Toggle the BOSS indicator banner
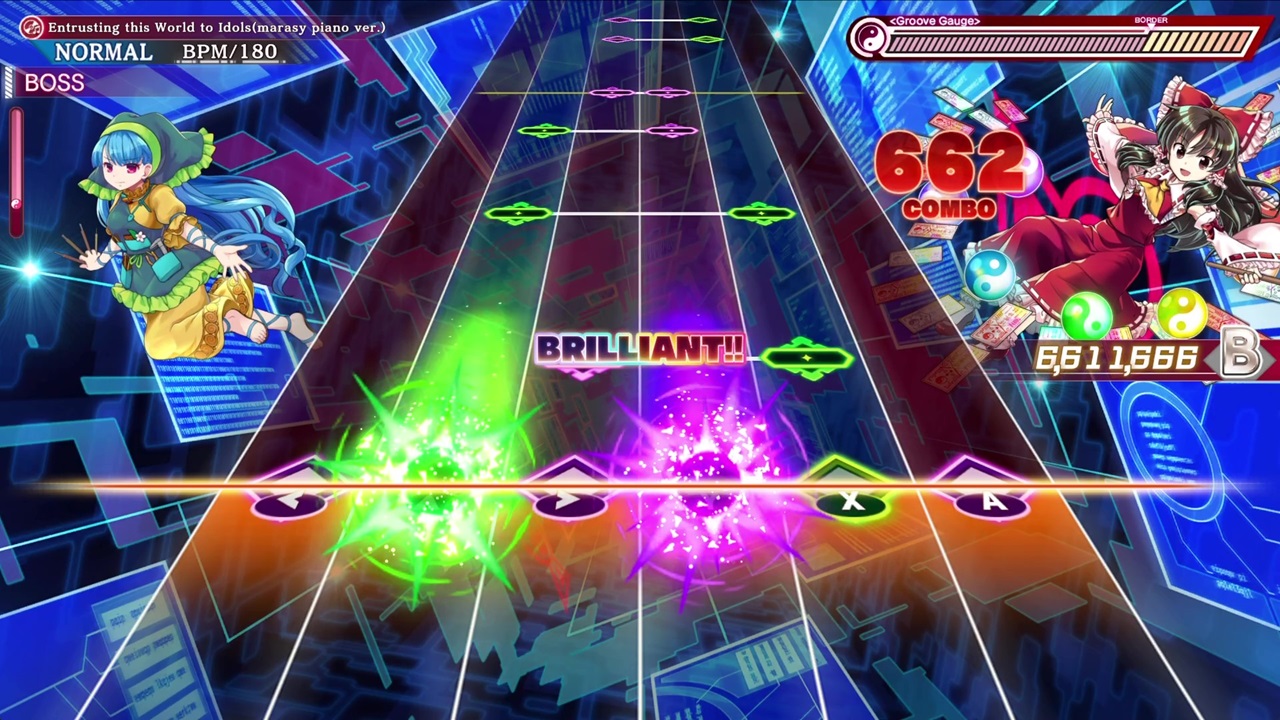1280x720 pixels. point(54,83)
